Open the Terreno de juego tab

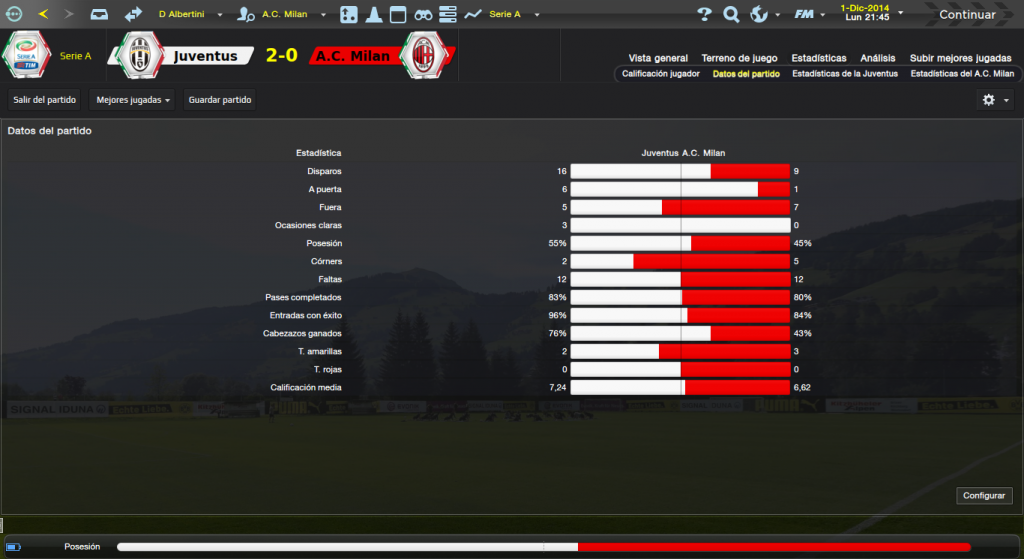click(x=739, y=58)
